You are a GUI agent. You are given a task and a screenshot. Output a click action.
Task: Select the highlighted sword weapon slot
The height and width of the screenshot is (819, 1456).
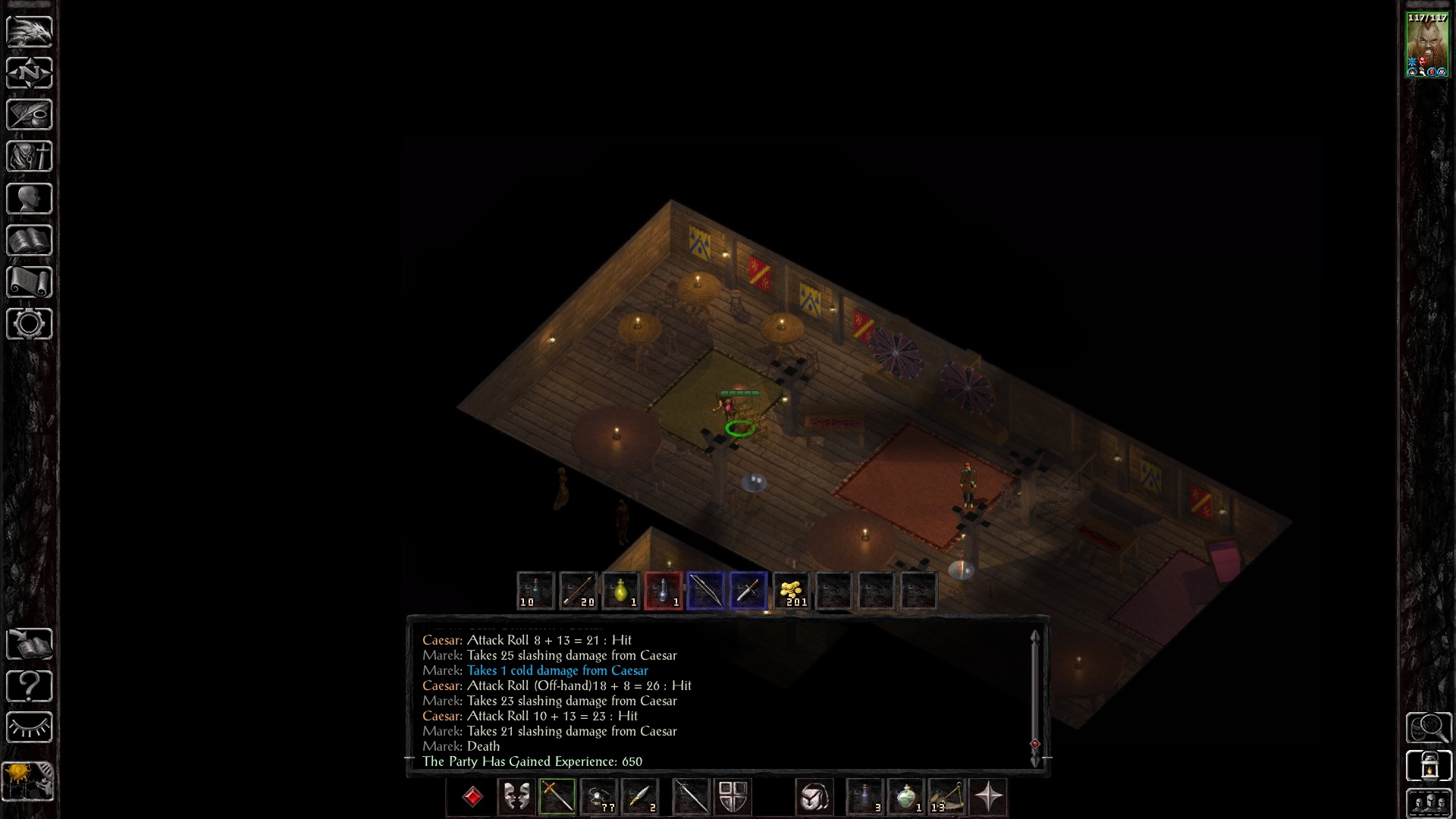[x=557, y=797]
